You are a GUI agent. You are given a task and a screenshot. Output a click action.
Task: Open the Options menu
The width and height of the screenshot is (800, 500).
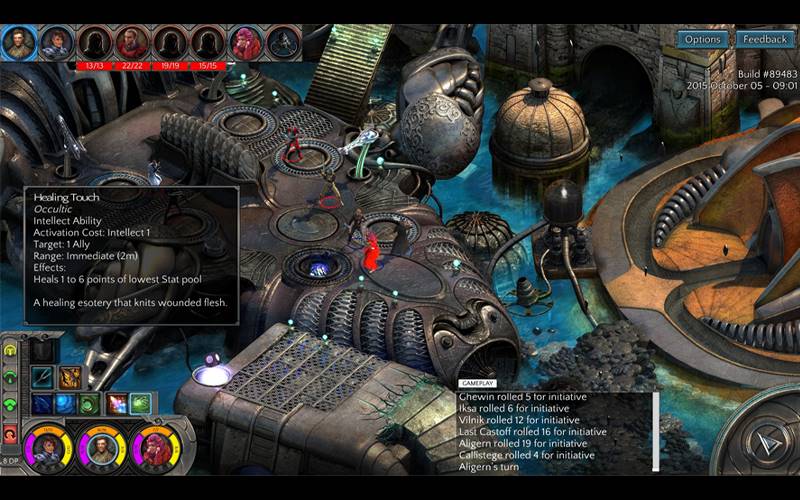702,39
